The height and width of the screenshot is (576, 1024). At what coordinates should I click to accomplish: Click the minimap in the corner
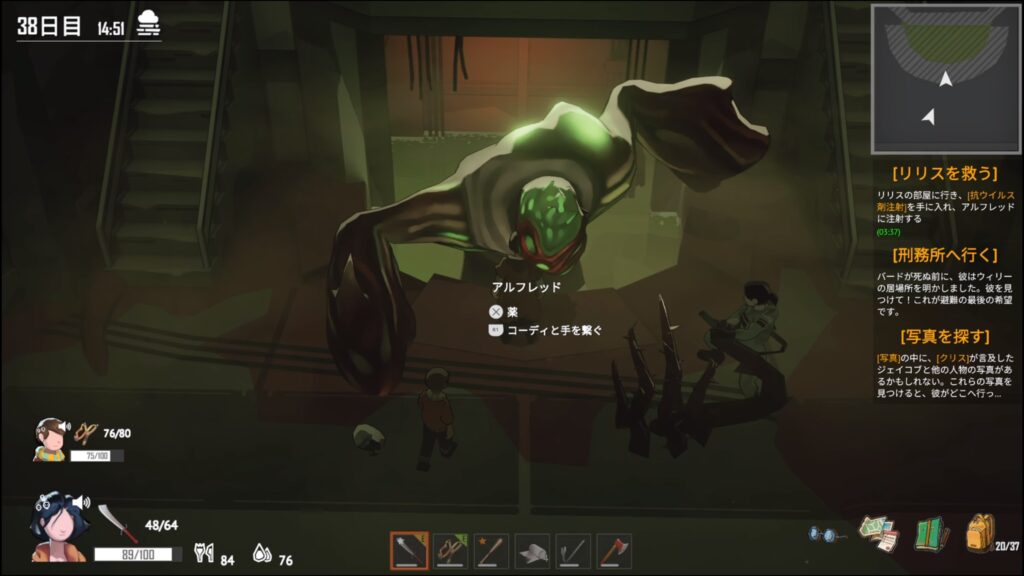tap(945, 79)
